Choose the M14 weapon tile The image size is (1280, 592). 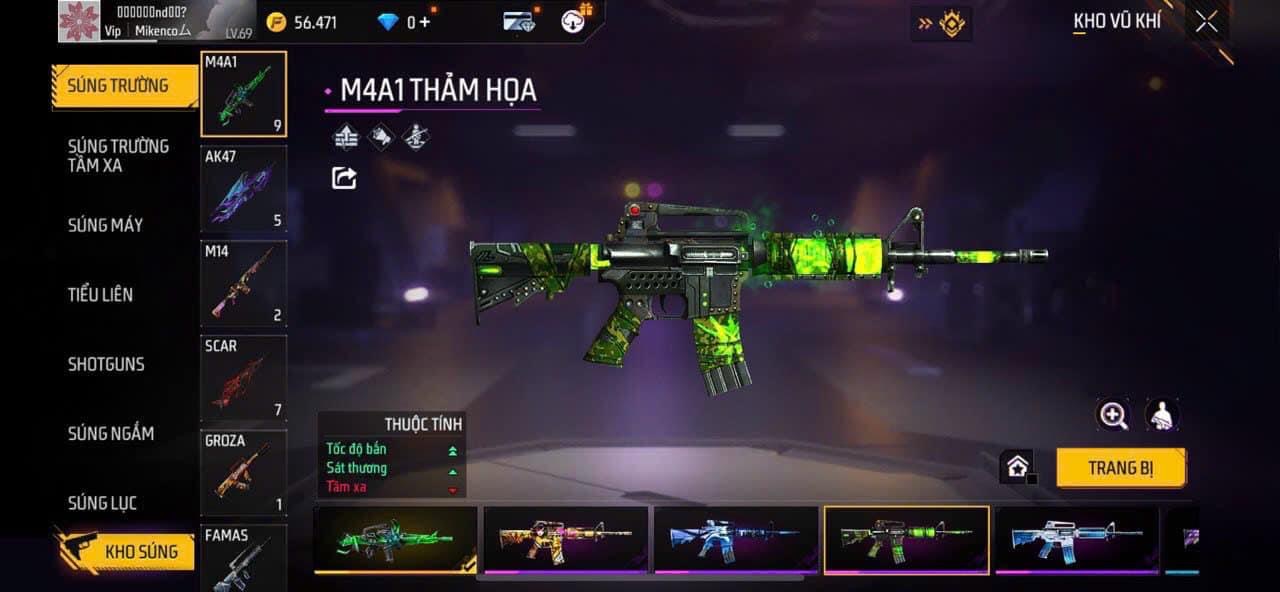pos(243,283)
